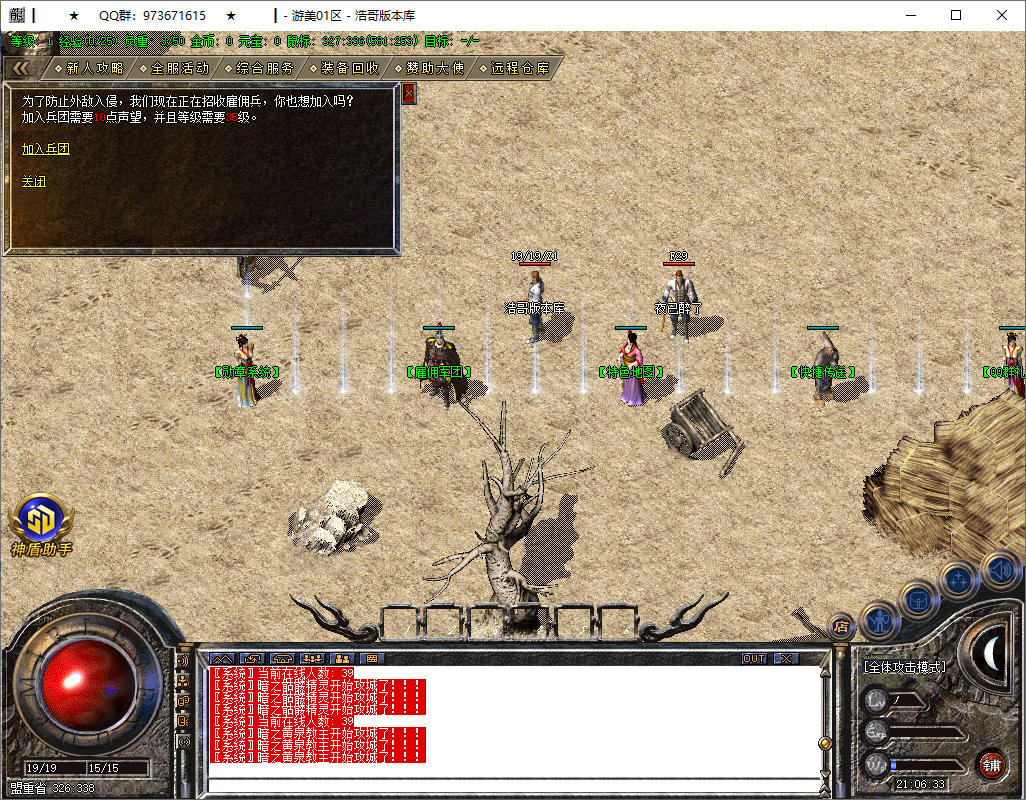1026x800 pixels.
Task: Choose the 加入兵团 dialogue option
Action: tap(46, 149)
